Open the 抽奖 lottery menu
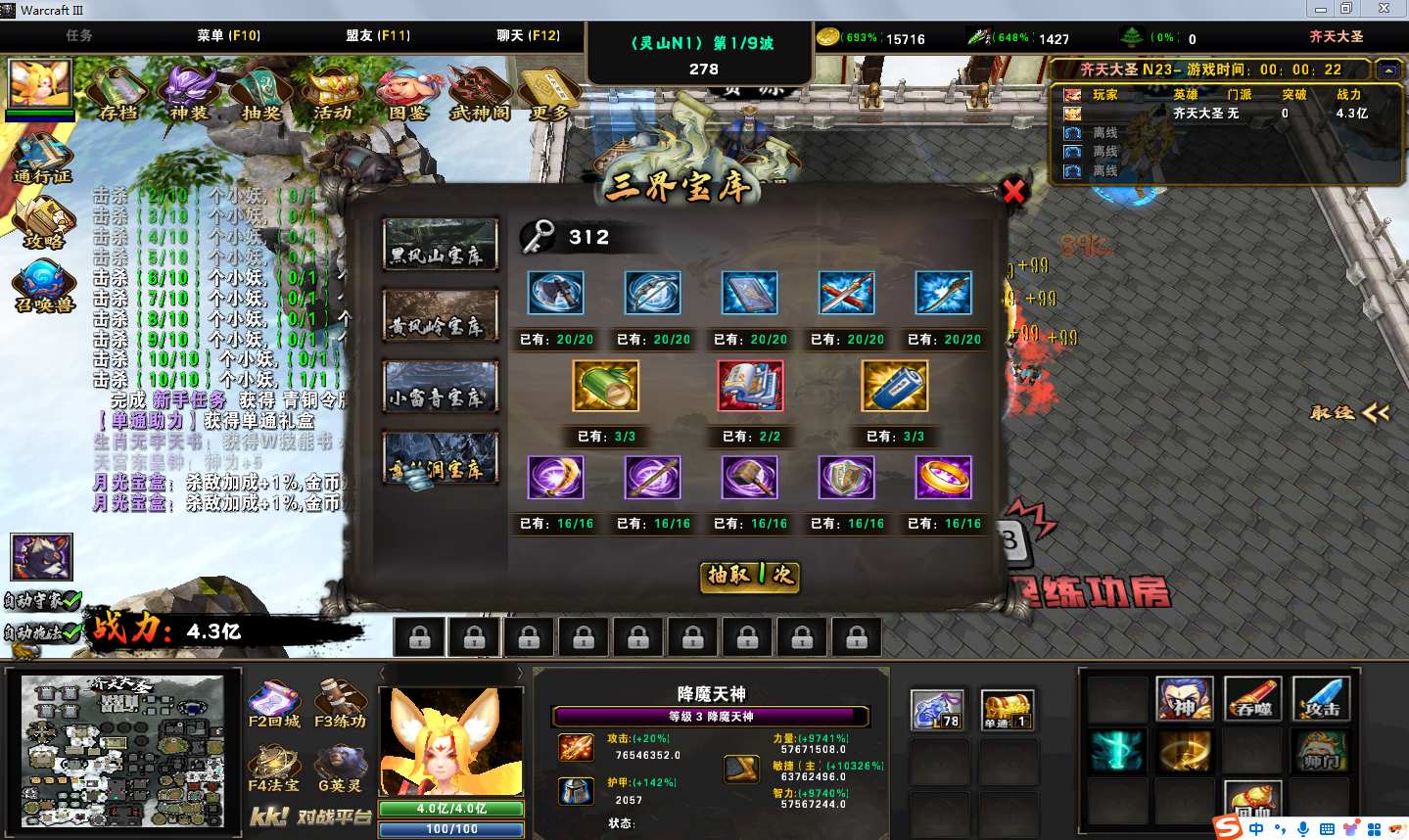The height and width of the screenshot is (840, 1409). point(260,94)
